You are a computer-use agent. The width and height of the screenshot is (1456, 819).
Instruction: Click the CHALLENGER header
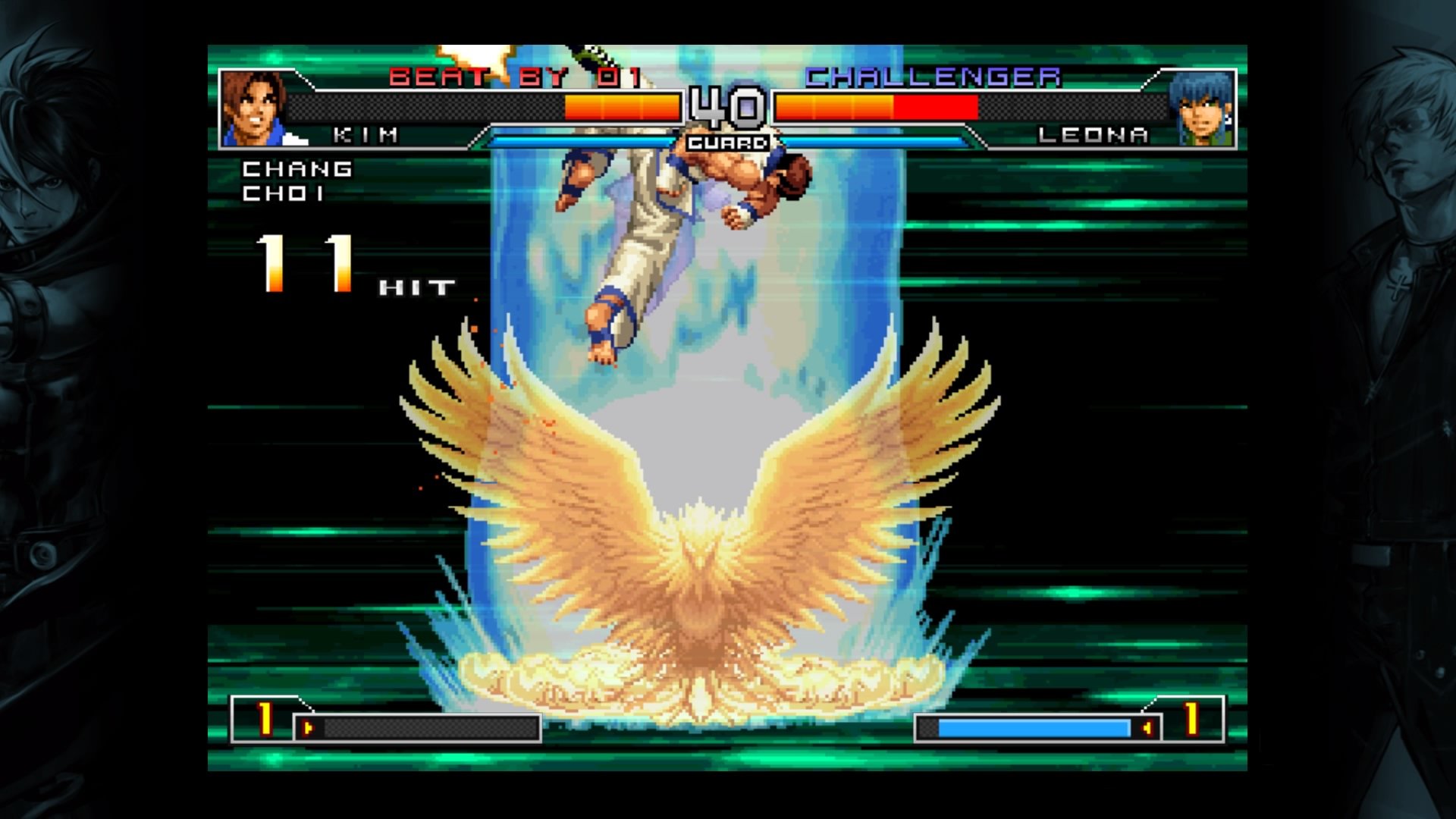click(931, 76)
